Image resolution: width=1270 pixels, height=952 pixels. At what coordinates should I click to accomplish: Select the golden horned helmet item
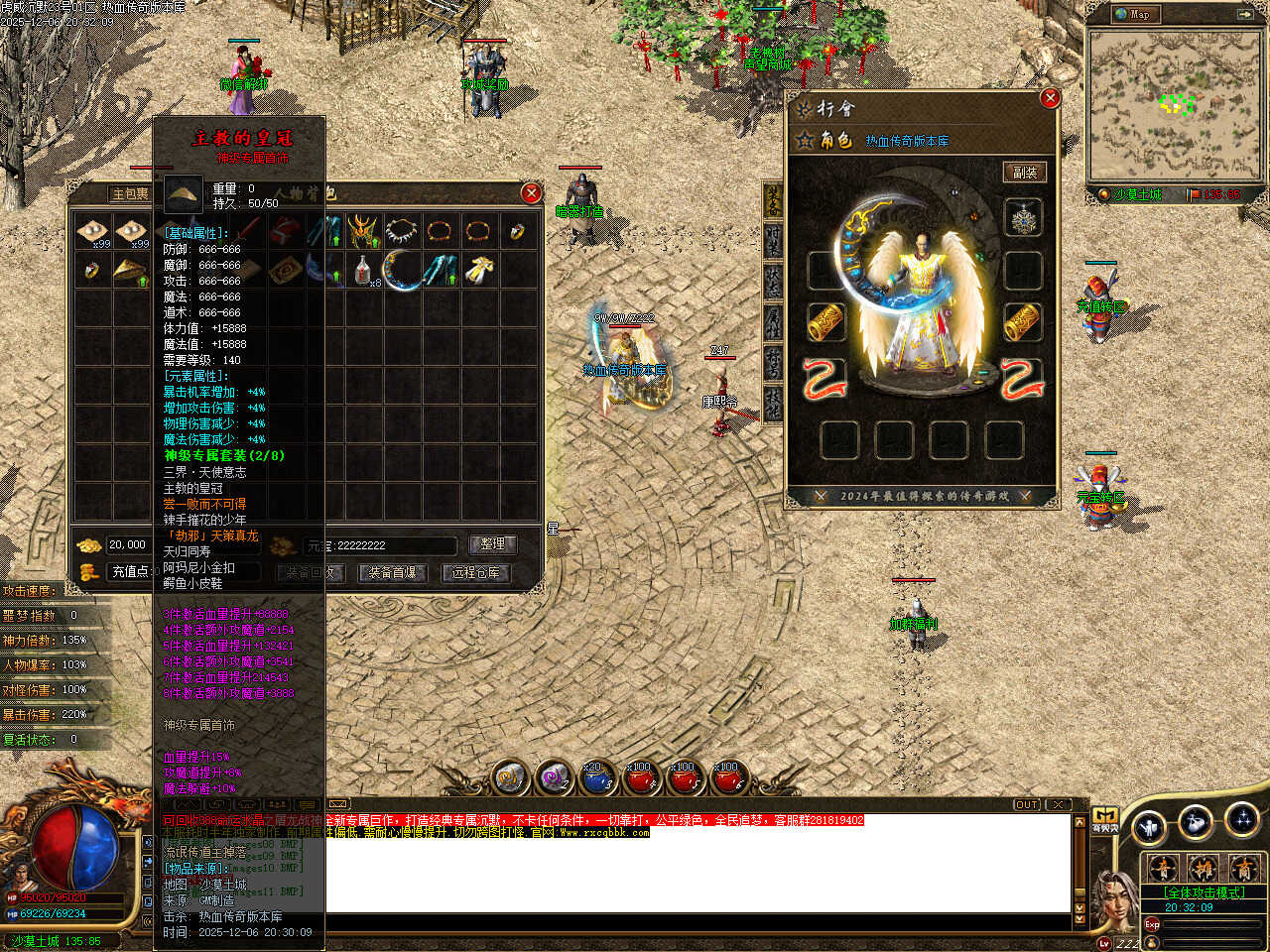[x=362, y=232]
